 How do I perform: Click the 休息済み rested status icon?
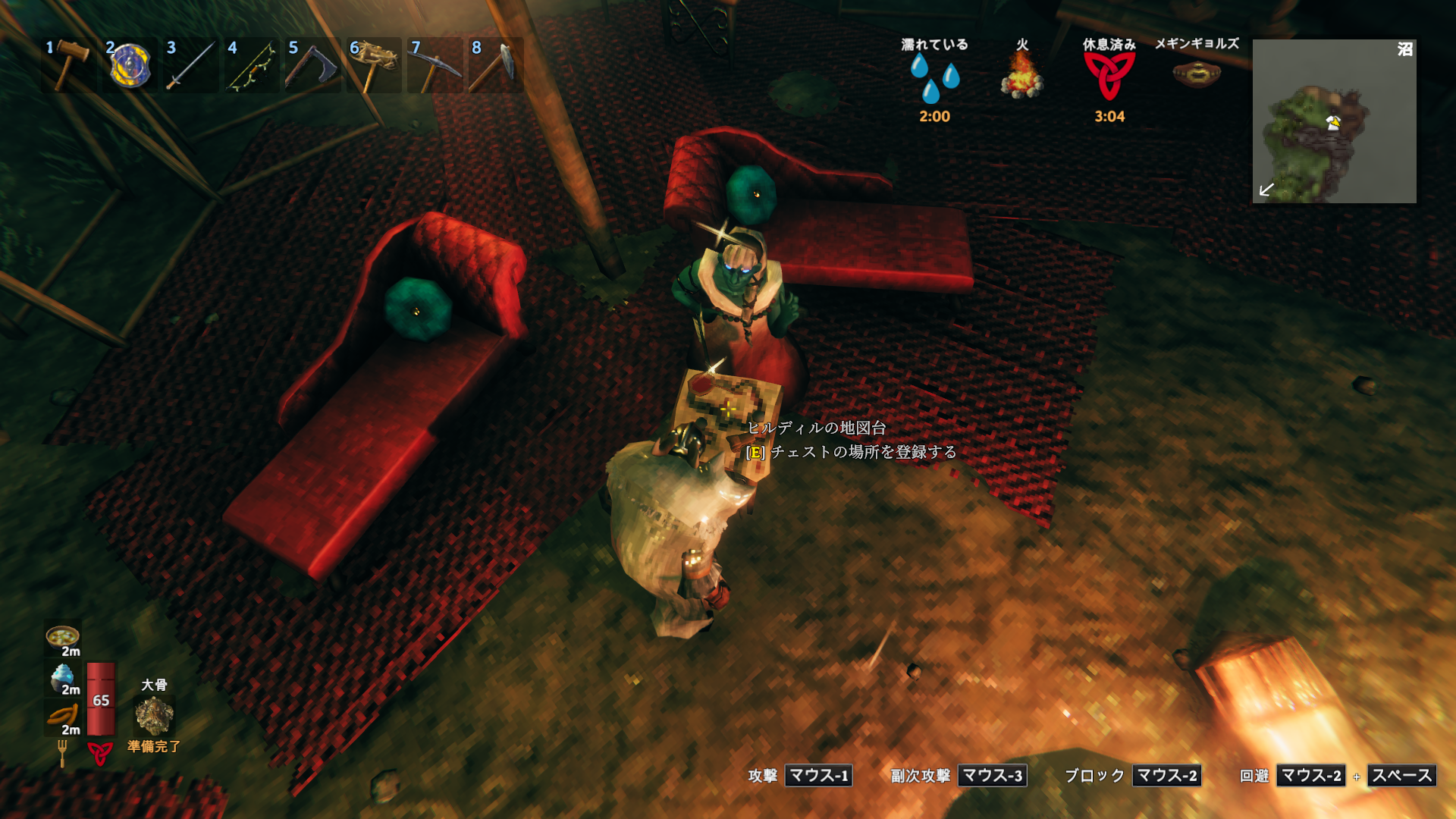coord(1109,77)
